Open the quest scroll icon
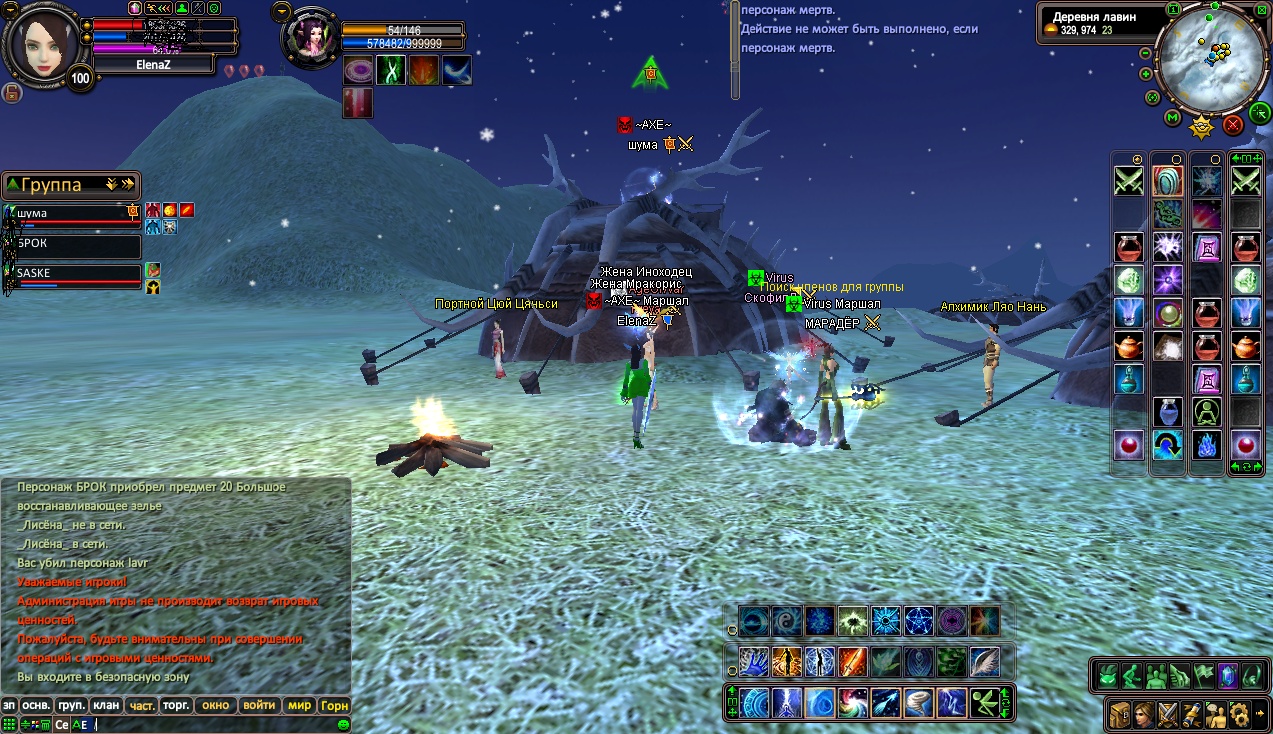Viewport: 1273px width, 734px height. point(1192,714)
